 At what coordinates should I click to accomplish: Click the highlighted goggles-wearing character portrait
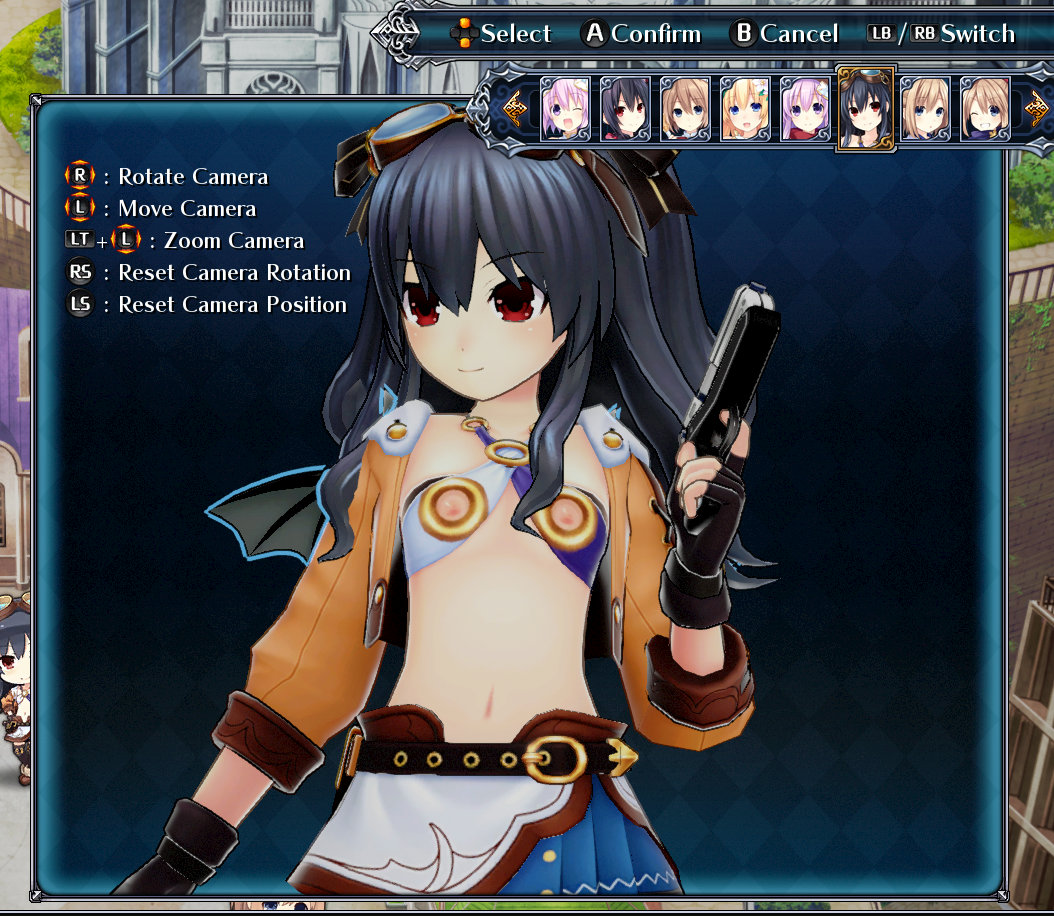tap(866, 108)
